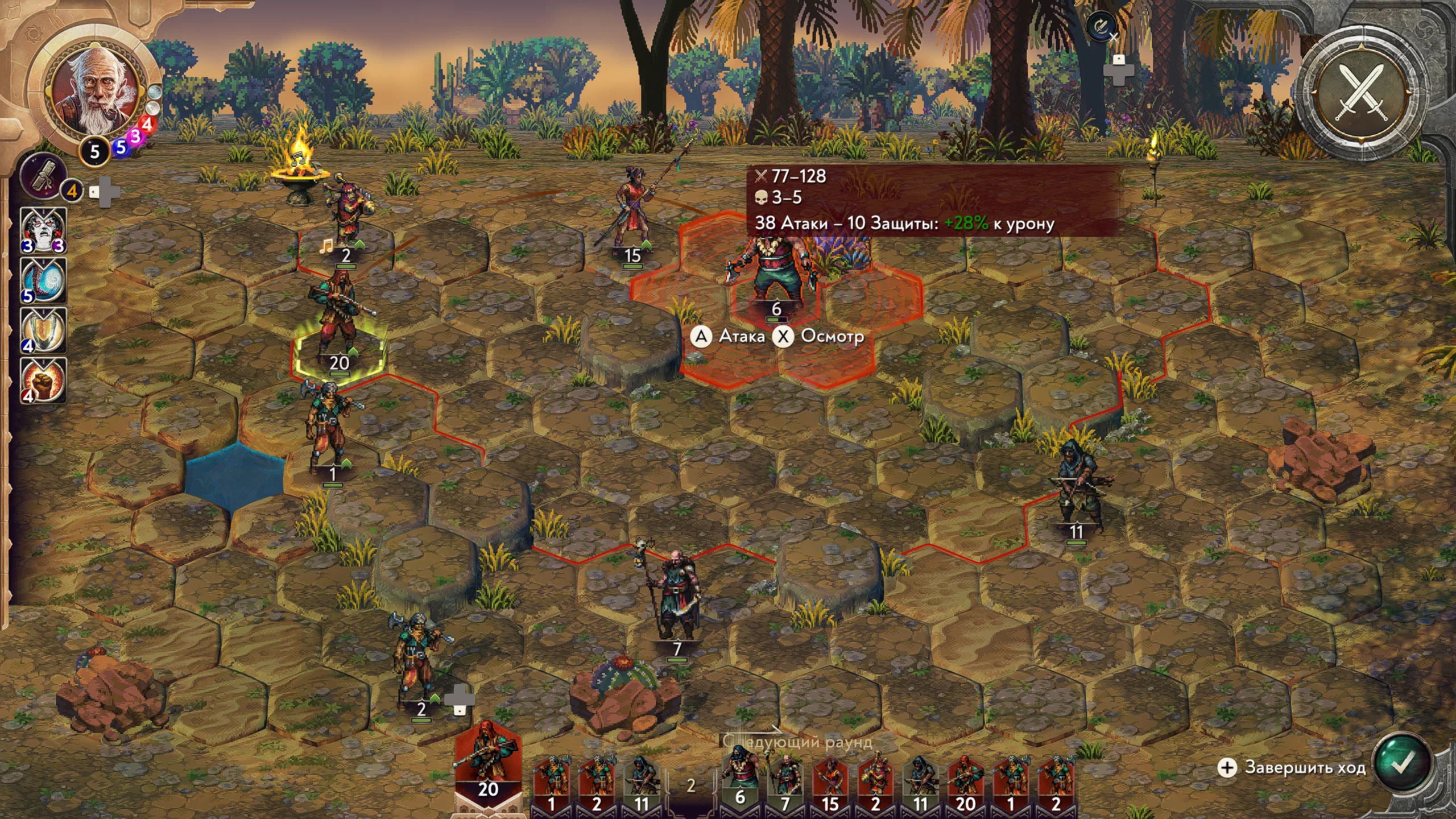Cast the red-eyed pale face spell

[x=43, y=230]
